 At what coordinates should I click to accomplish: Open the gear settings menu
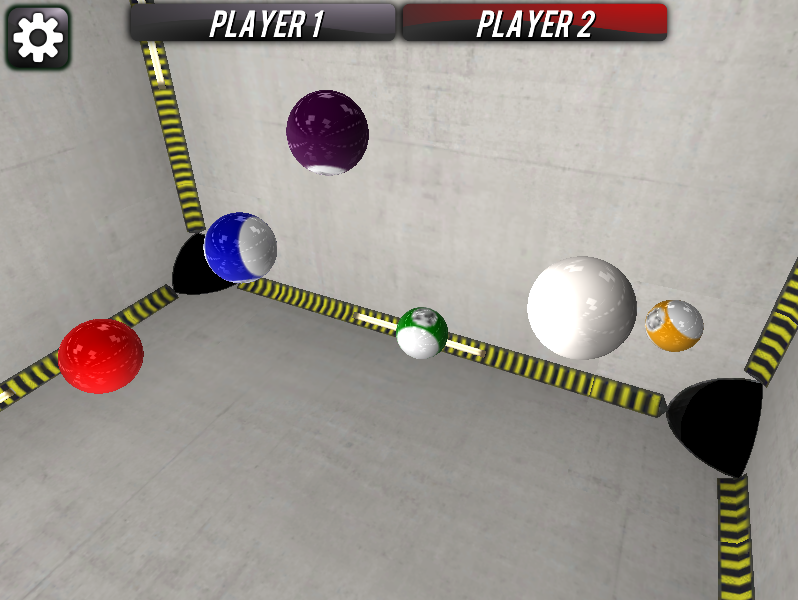[38, 38]
